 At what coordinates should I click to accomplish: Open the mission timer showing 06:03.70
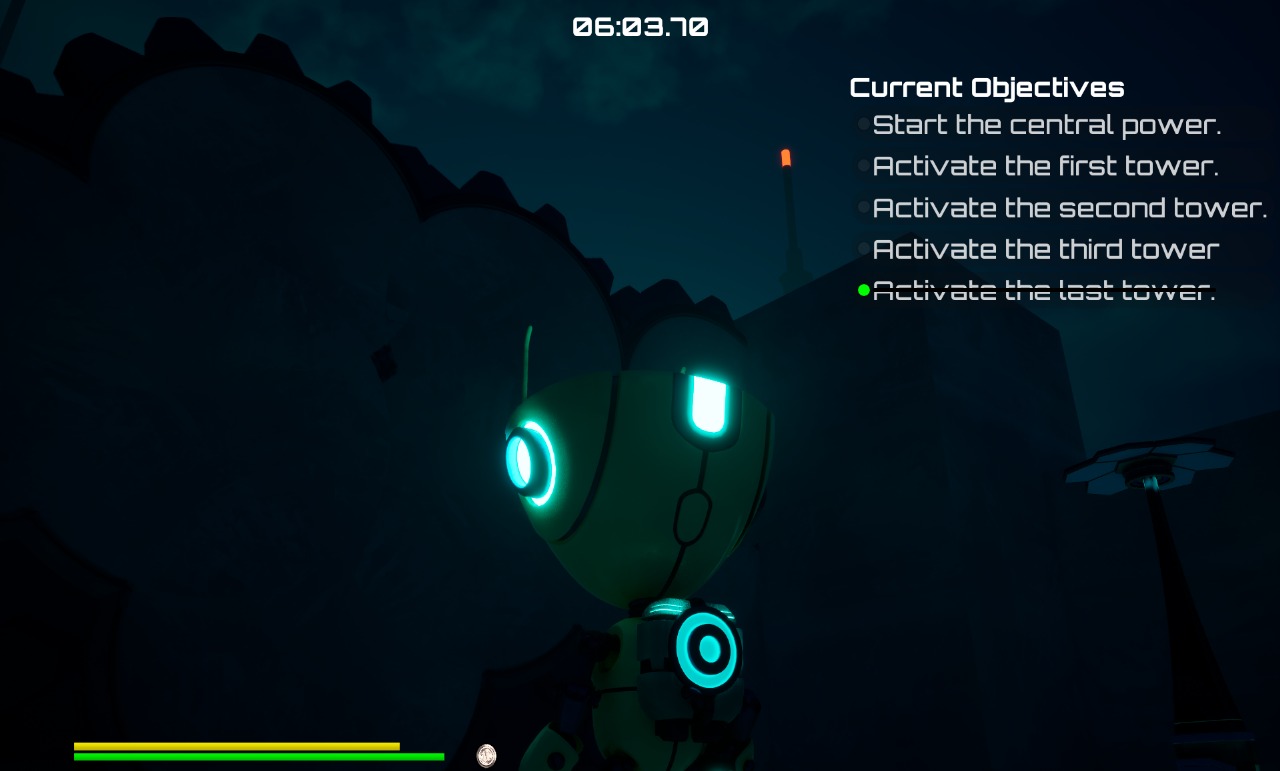pos(640,27)
